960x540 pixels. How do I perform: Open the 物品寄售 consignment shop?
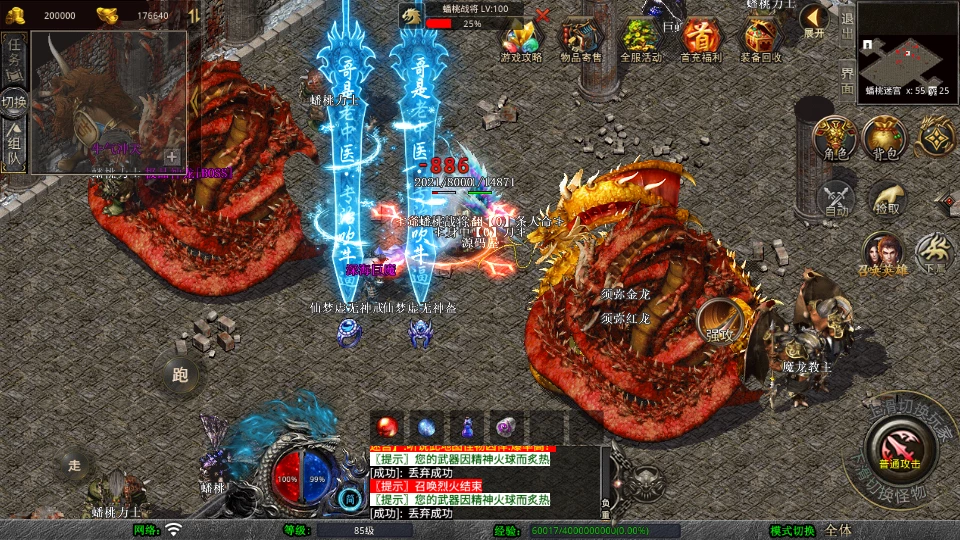point(580,41)
